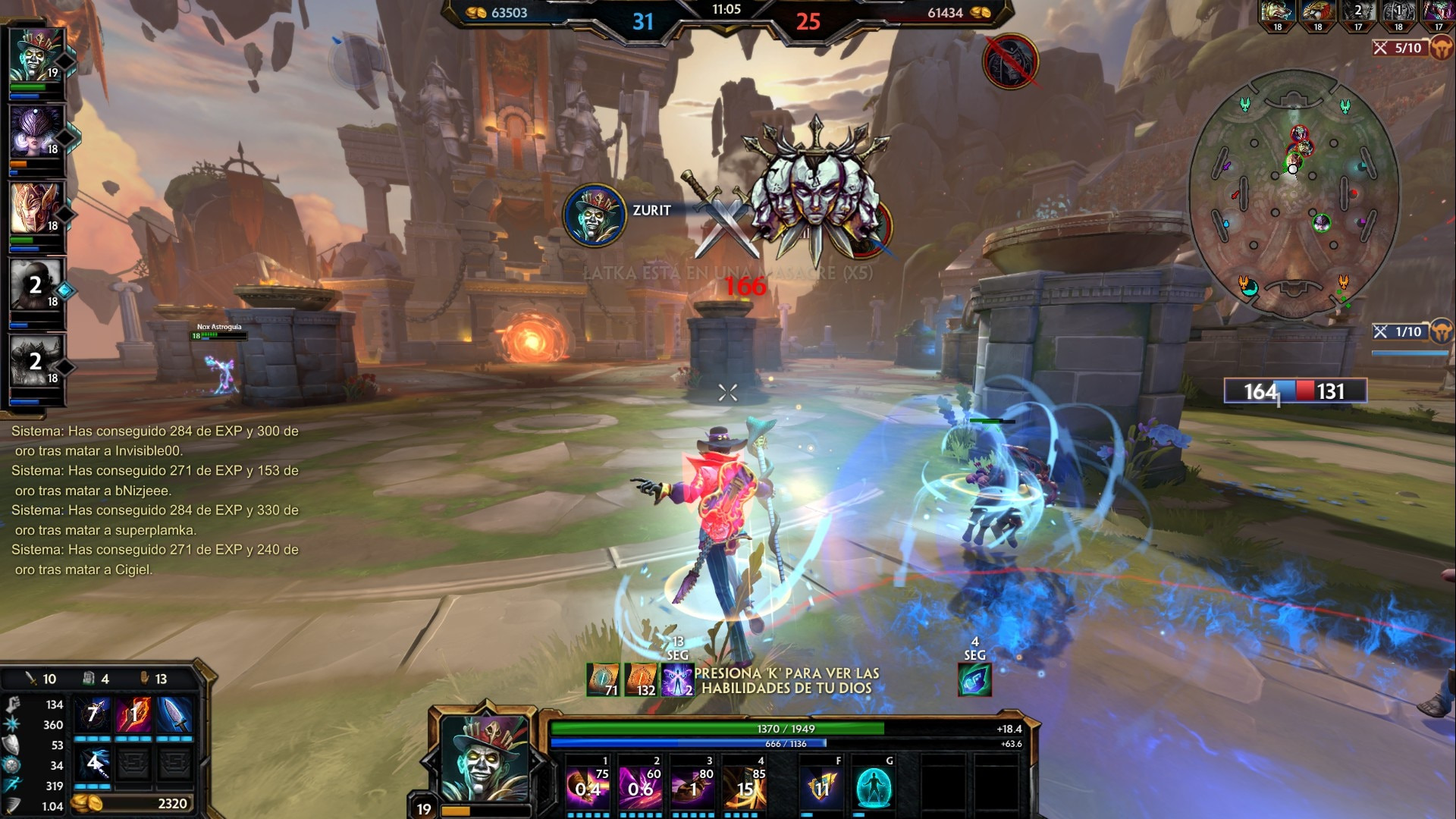Use the shield relic on F

[x=821, y=787]
